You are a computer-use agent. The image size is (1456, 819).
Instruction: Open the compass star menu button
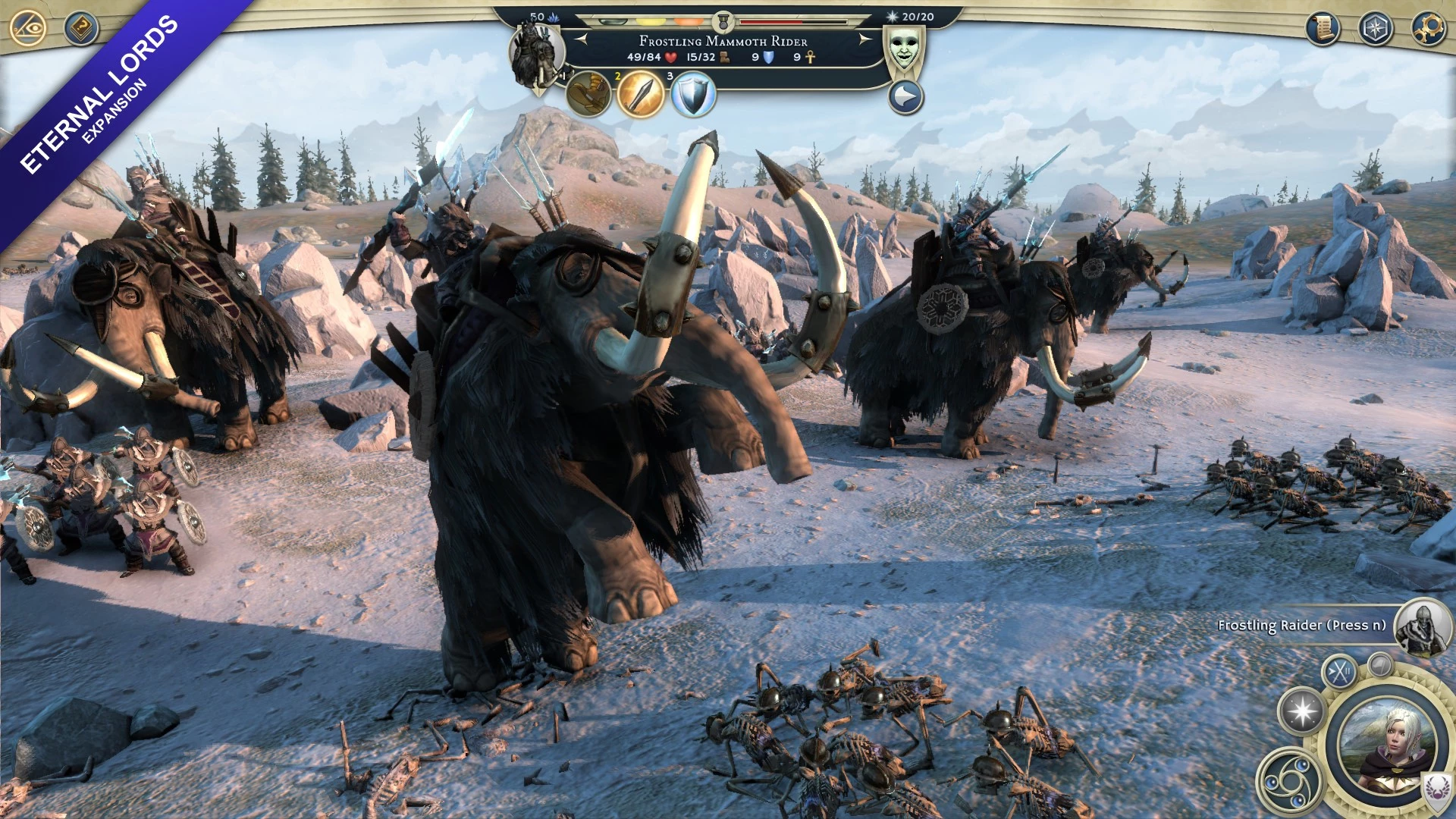coord(1375,29)
